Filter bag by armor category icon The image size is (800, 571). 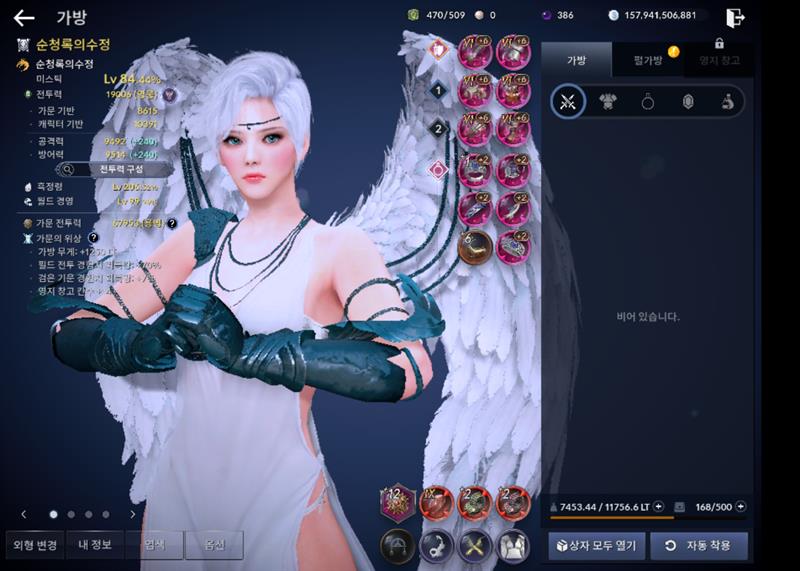pyautogui.click(x=607, y=101)
